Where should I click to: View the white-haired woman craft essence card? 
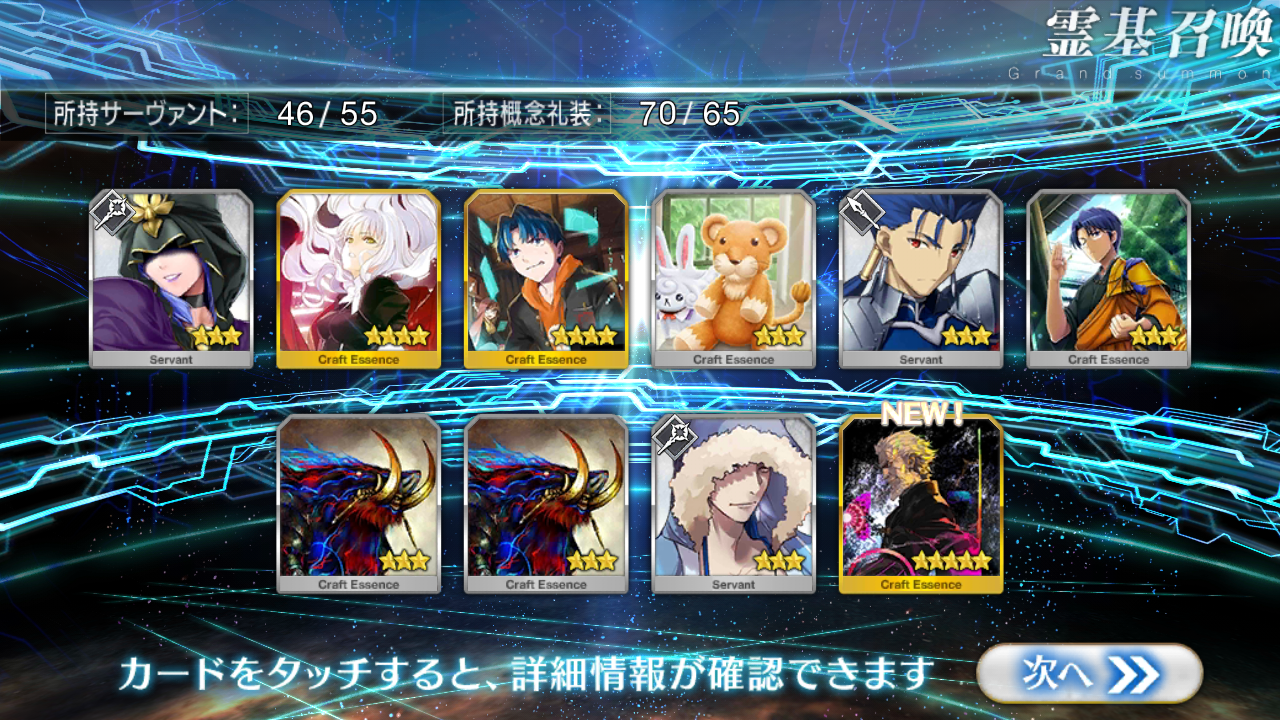click(x=358, y=278)
